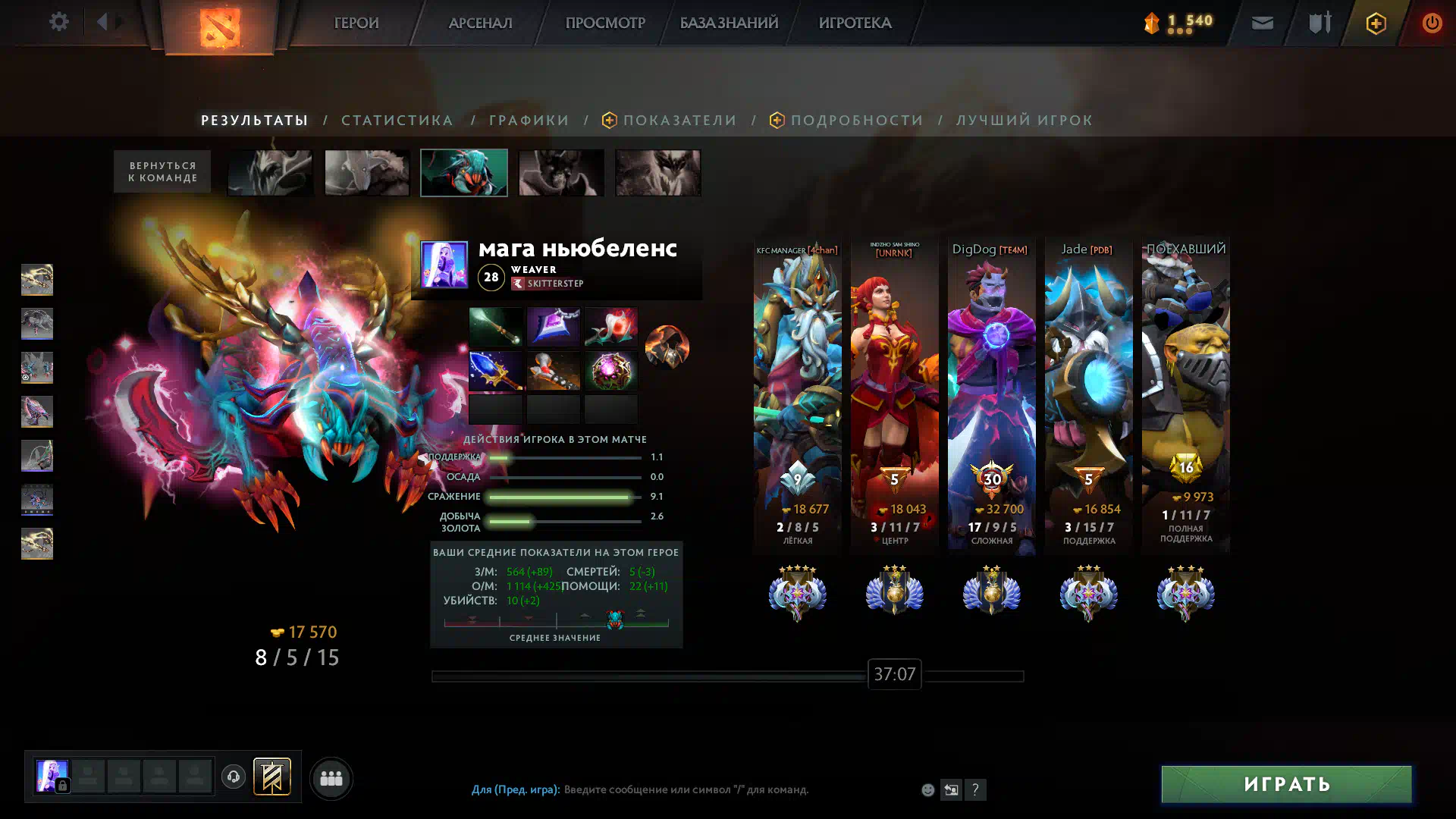Image resolution: width=1456 pixels, height=819 pixels.
Task: Switch to the СТАТИСТИКА tab
Action: click(397, 120)
